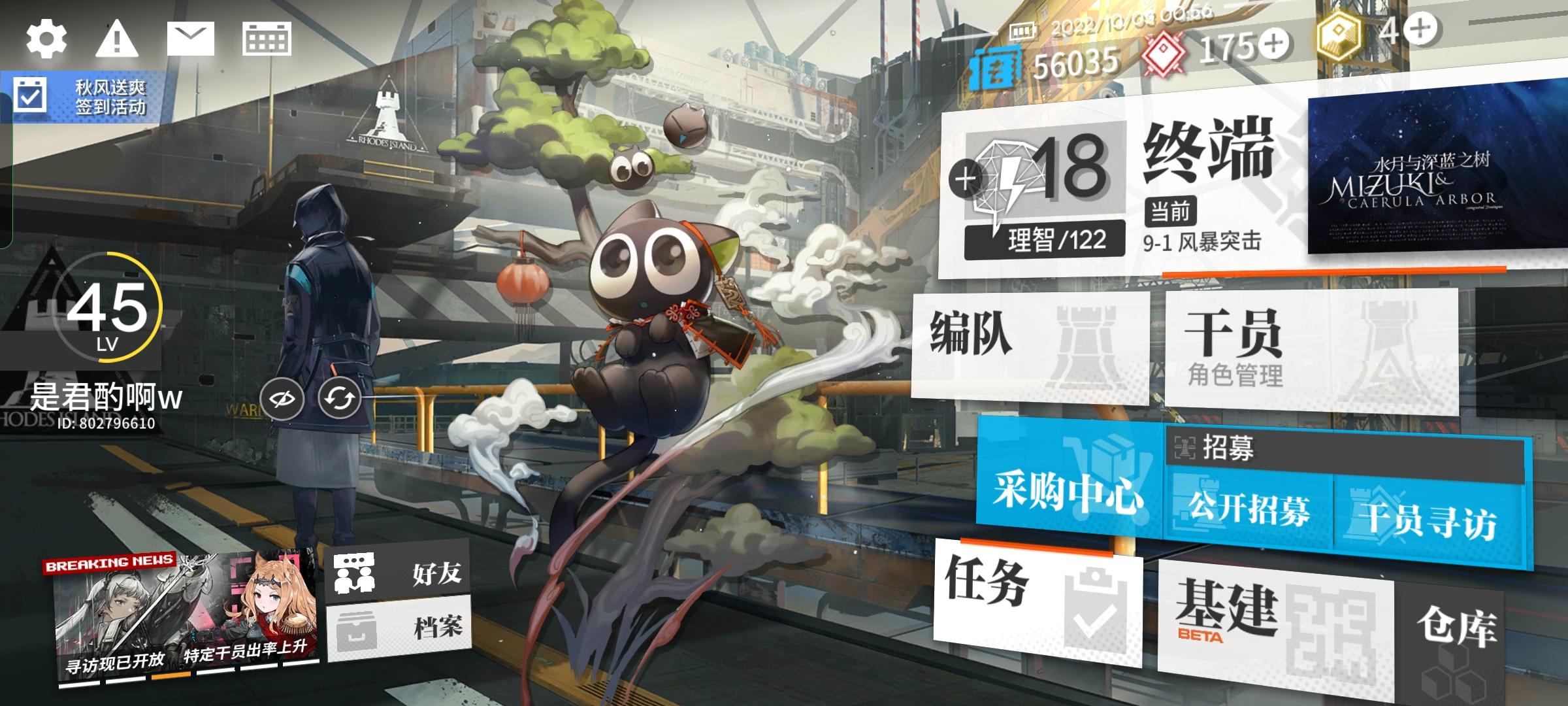Open the mail inbox icon
This screenshot has height=706, width=1568.
pyautogui.click(x=190, y=39)
